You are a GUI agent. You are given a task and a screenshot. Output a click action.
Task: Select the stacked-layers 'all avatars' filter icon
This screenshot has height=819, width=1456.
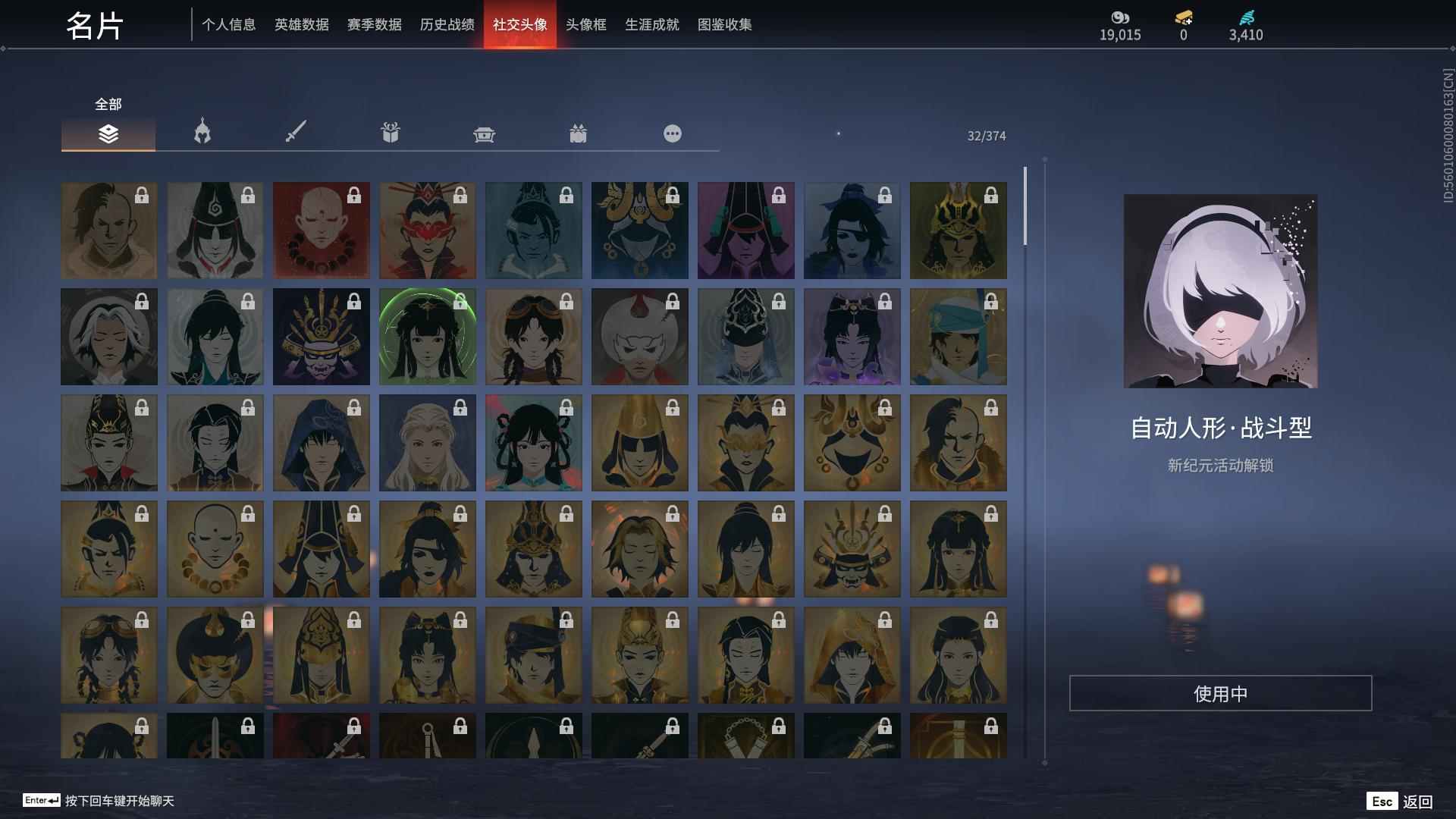[108, 134]
